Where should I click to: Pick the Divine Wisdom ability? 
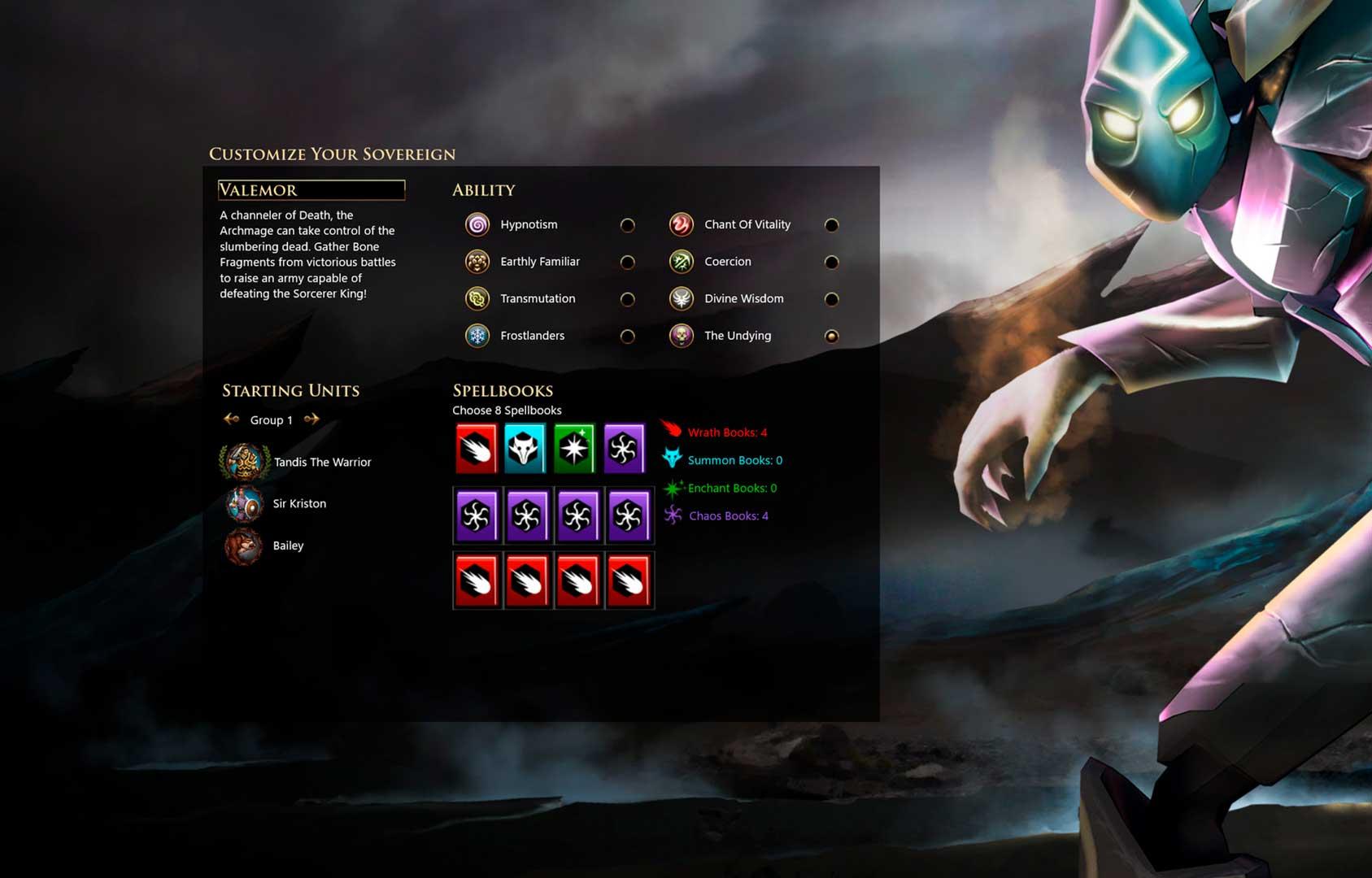[831, 299]
